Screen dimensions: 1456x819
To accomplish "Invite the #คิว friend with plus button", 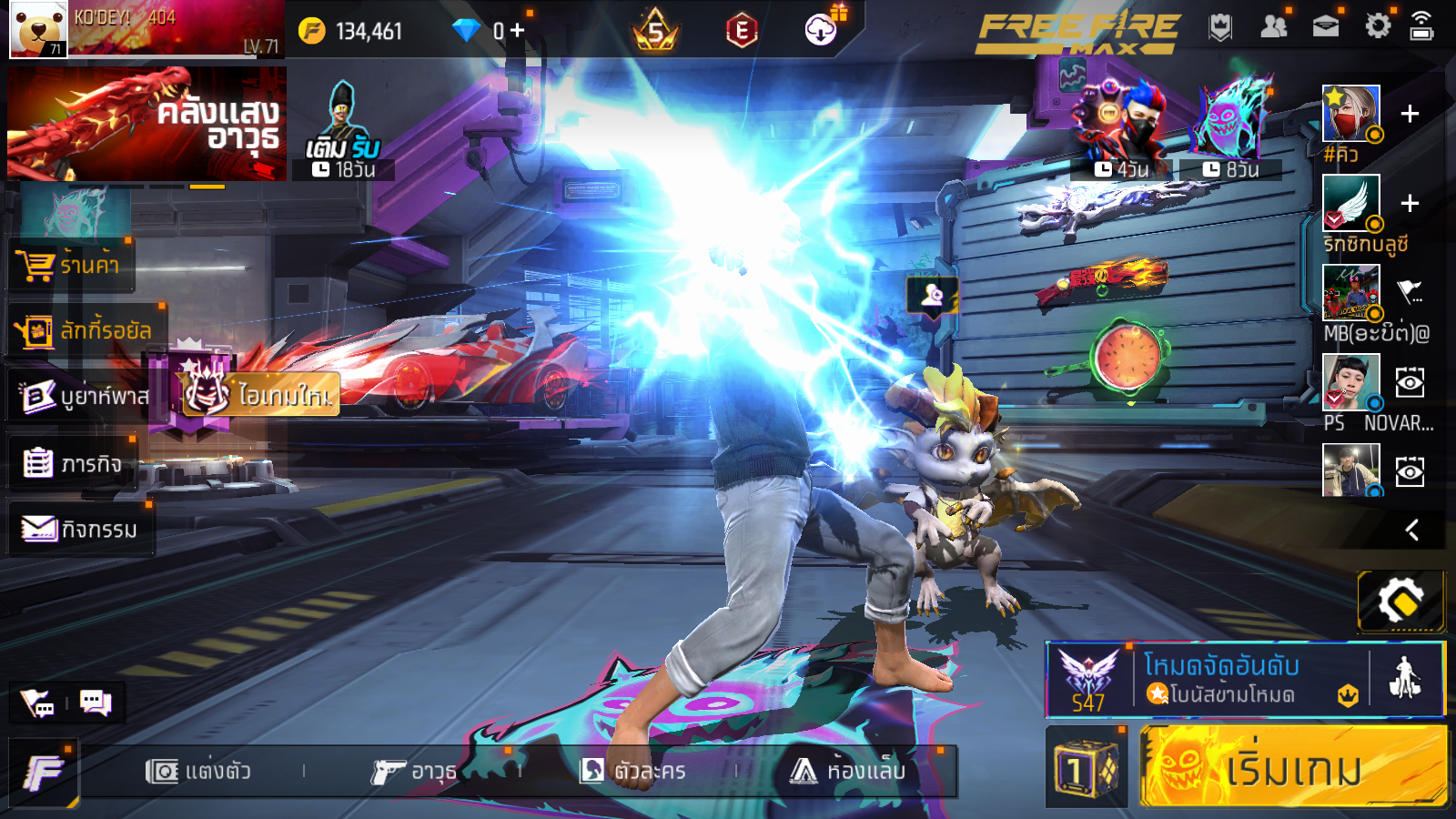I will point(1410,114).
